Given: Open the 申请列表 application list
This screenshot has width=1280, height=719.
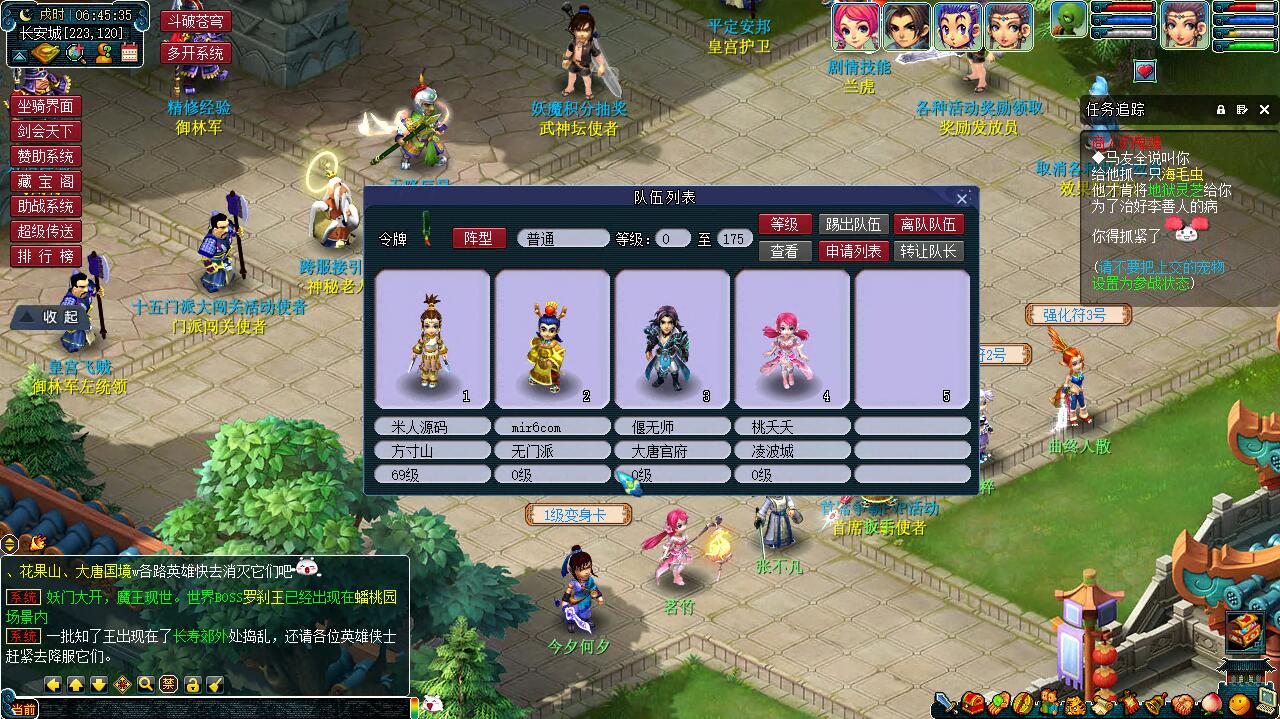Looking at the screenshot, I should [851, 251].
